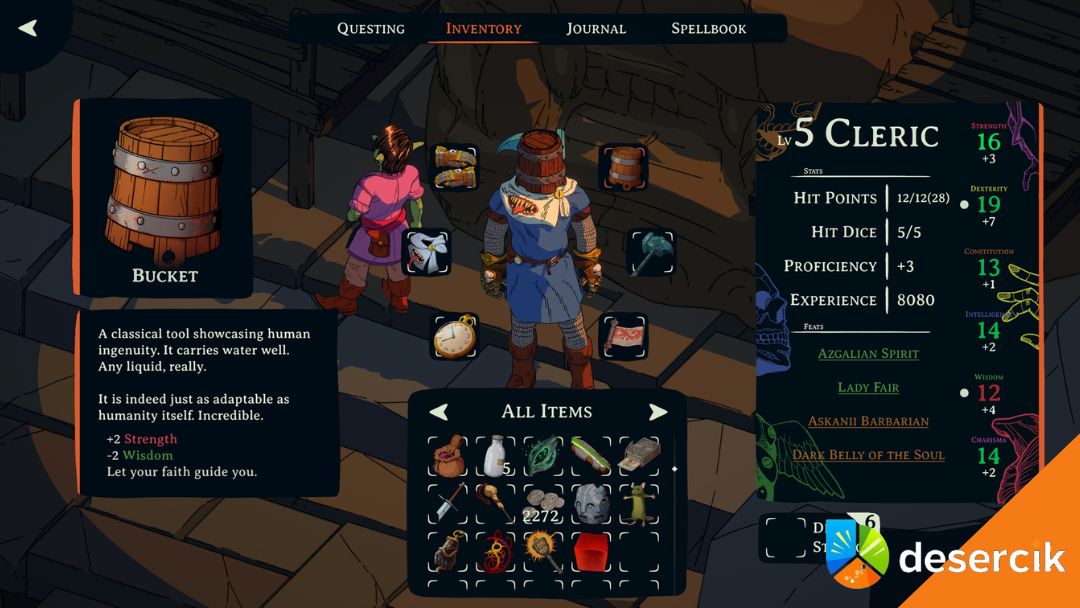Open the Askanii Barbarian feat
Image resolution: width=1080 pixels, height=608 pixels.
tap(868, 422)
